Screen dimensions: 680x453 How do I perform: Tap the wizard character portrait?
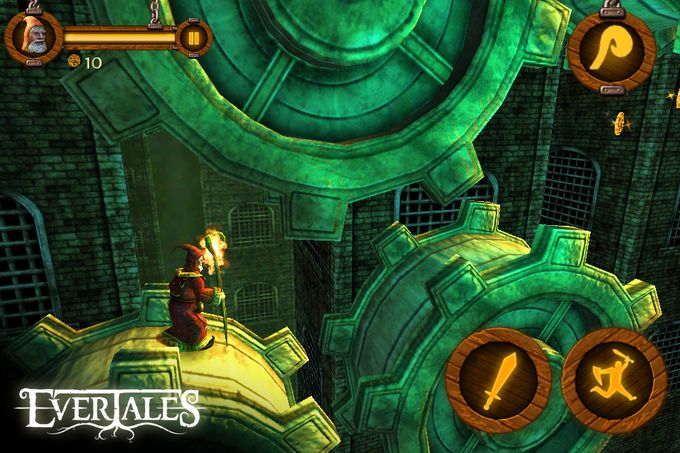click(33, 38)
